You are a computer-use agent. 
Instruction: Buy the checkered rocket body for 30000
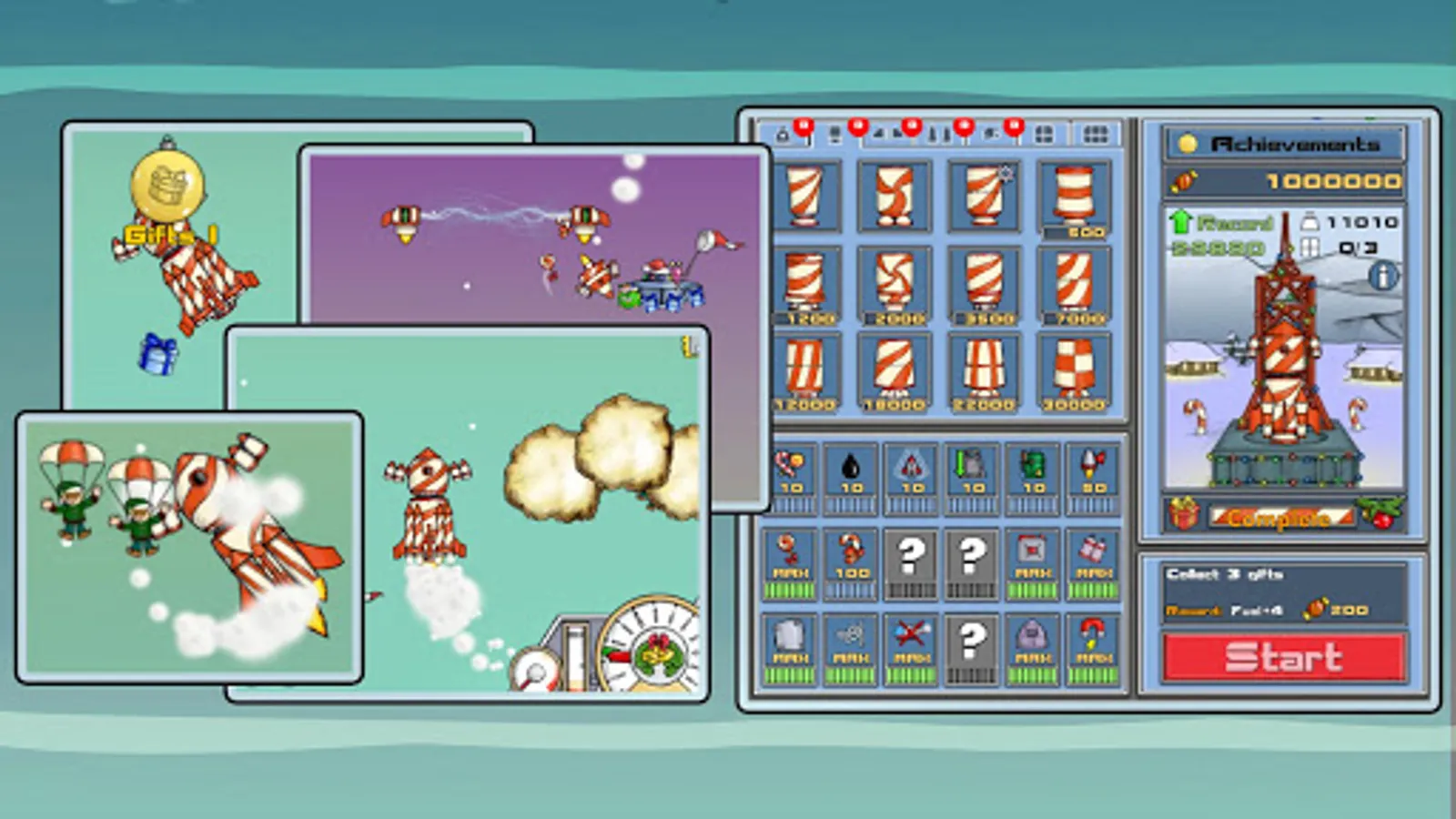click(1074, 369)
